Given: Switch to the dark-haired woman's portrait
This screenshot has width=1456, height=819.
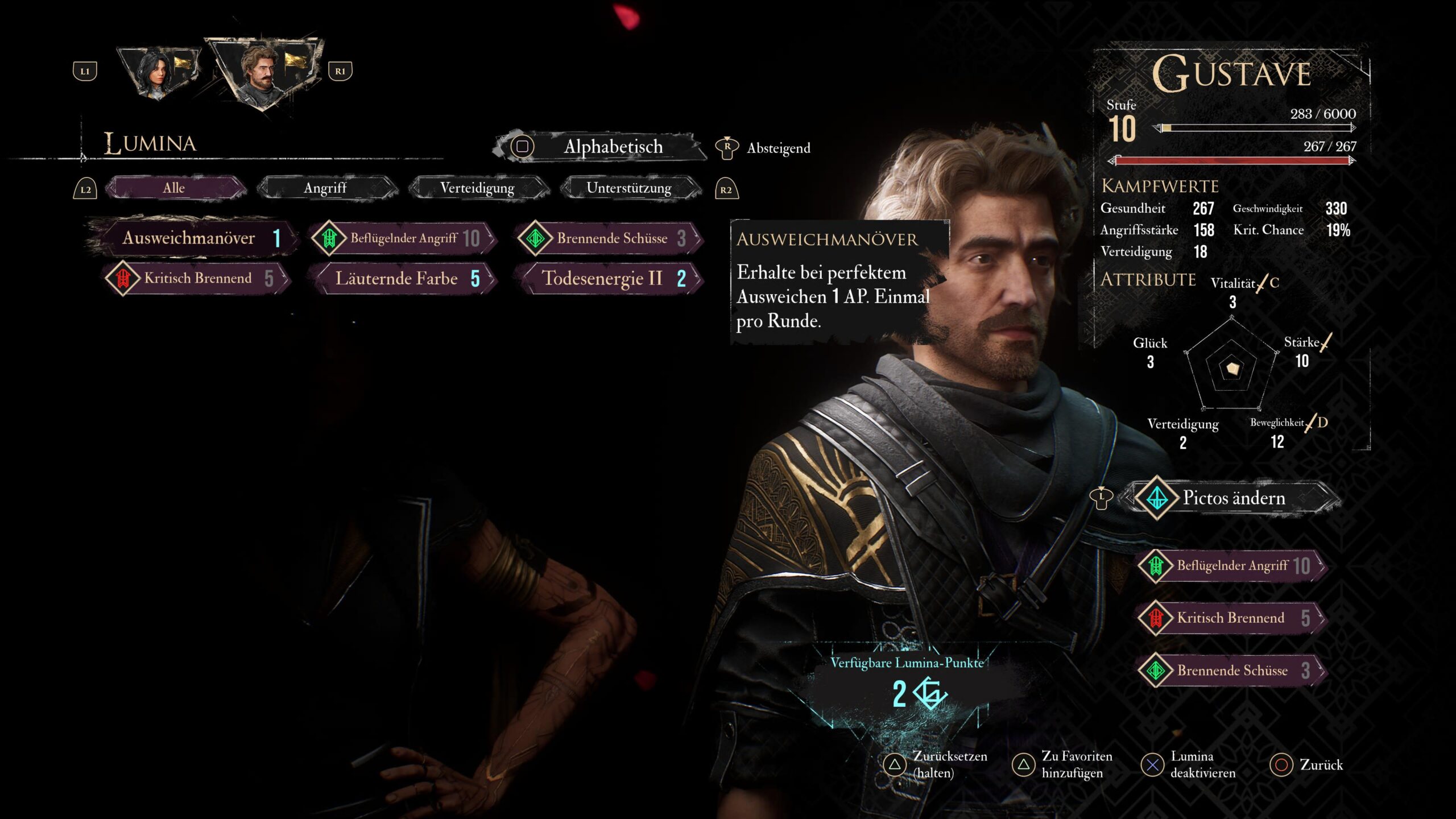Looking at the screenshot, I should (158, 72).
